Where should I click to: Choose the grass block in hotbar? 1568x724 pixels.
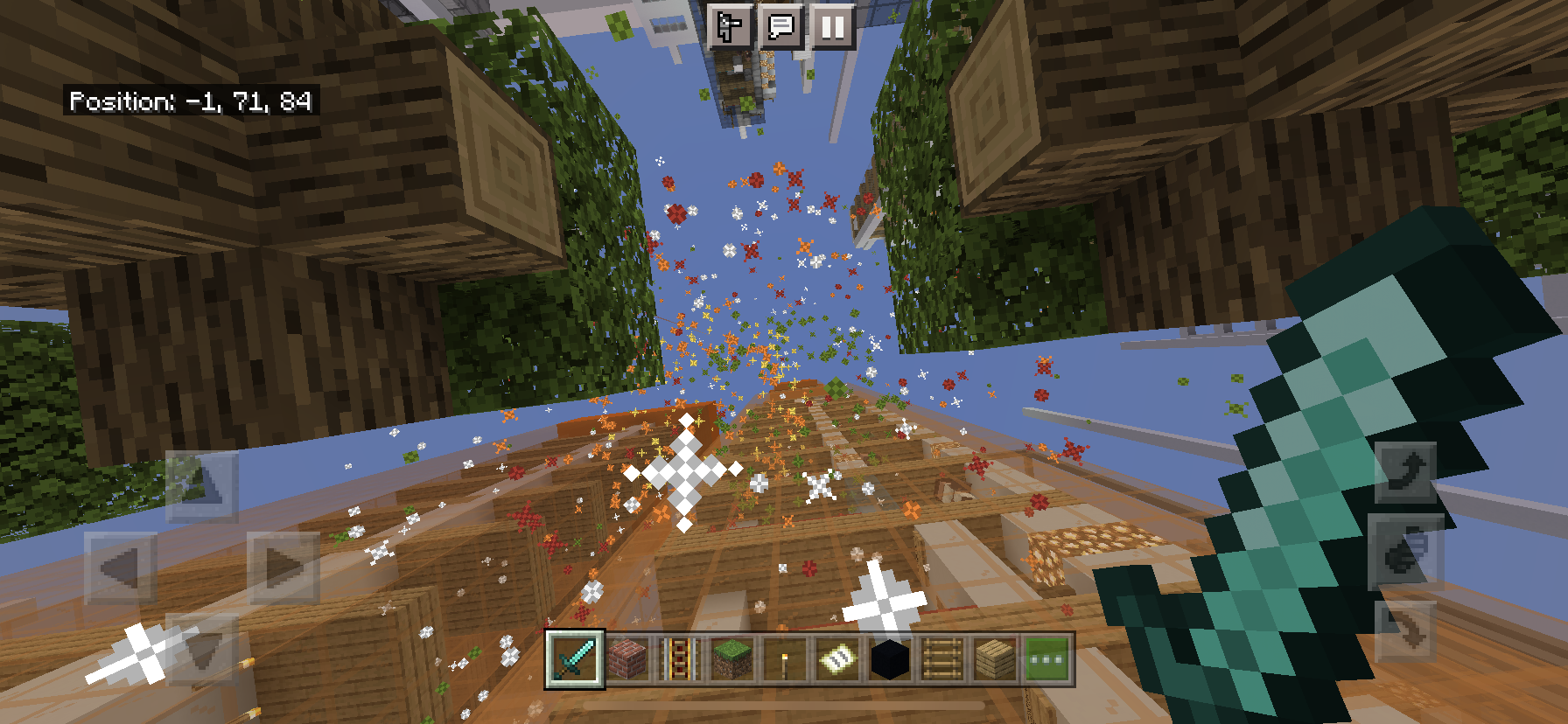(x=732, y=659)
